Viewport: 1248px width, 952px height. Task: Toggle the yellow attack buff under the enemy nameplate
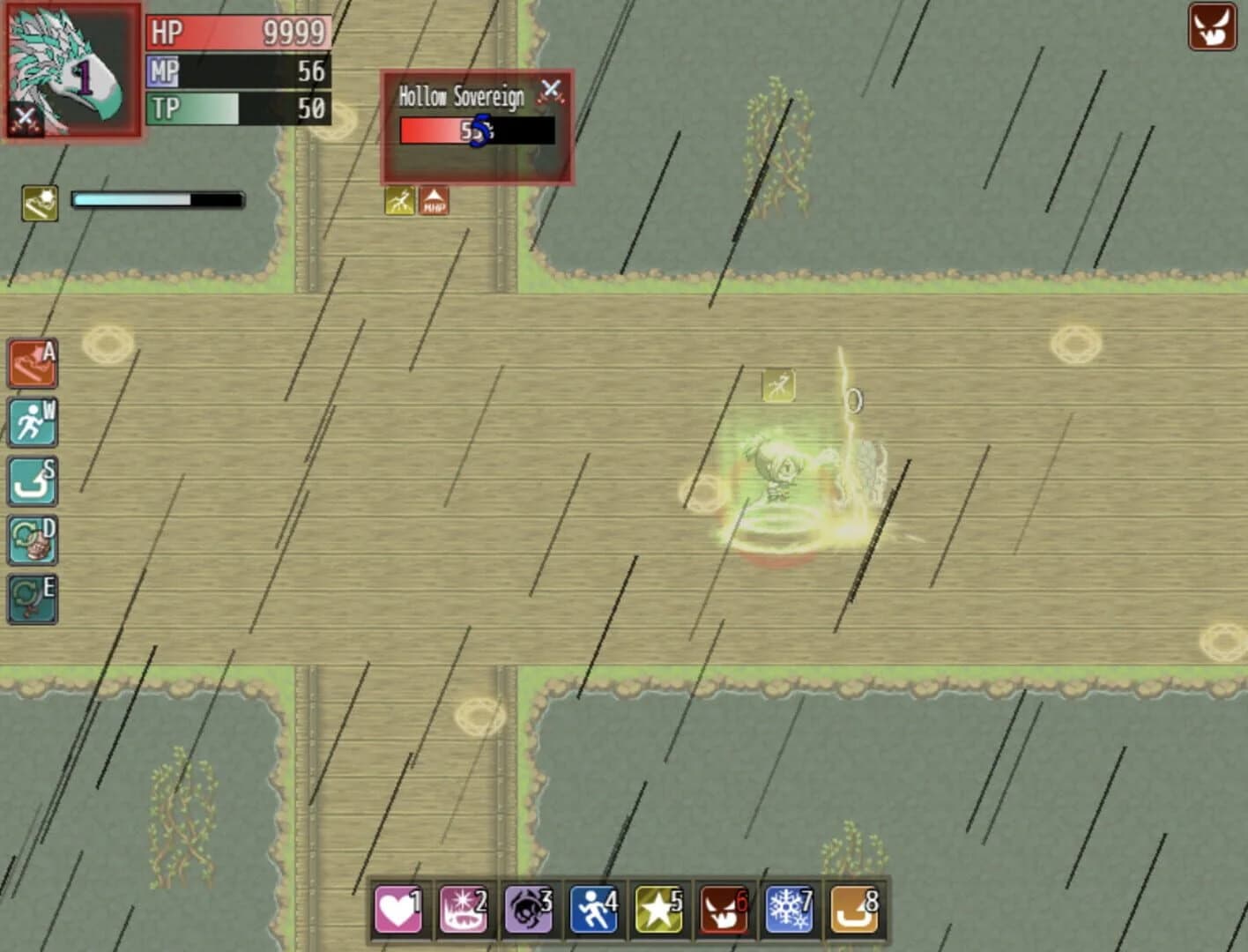click(x=397, y=201)
